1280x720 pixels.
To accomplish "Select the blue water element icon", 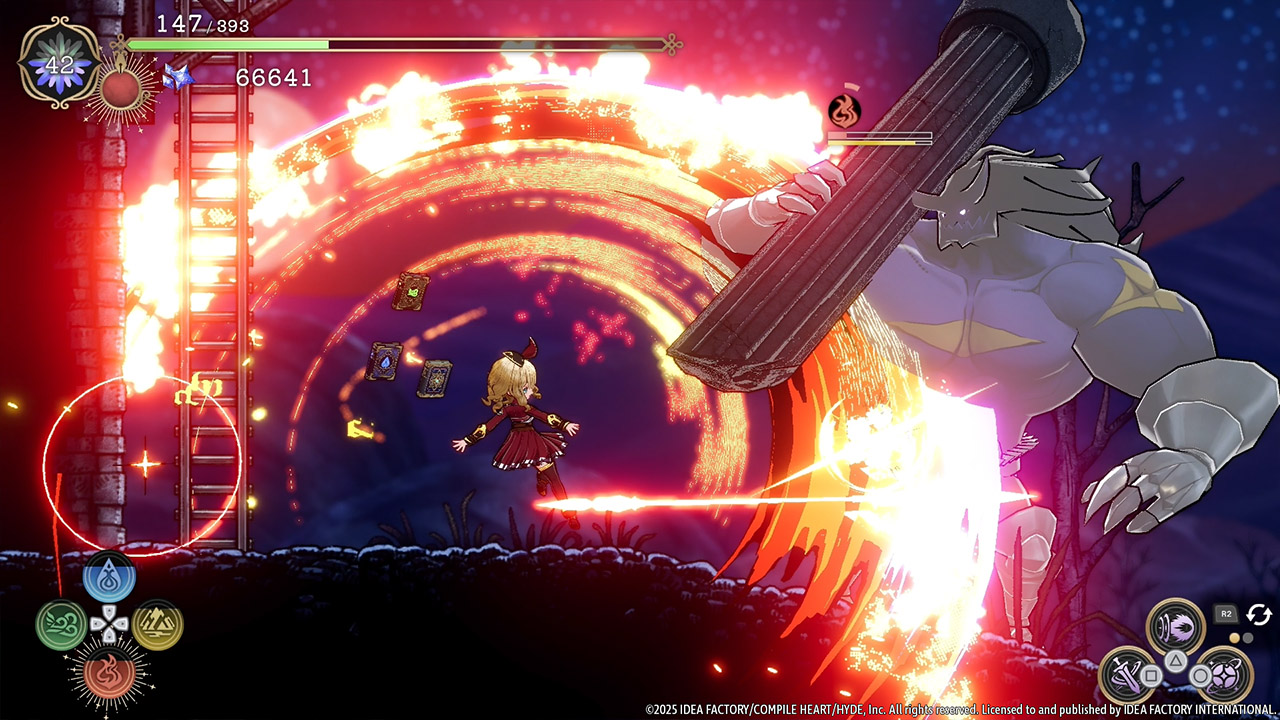I will [x=109, y=577].
